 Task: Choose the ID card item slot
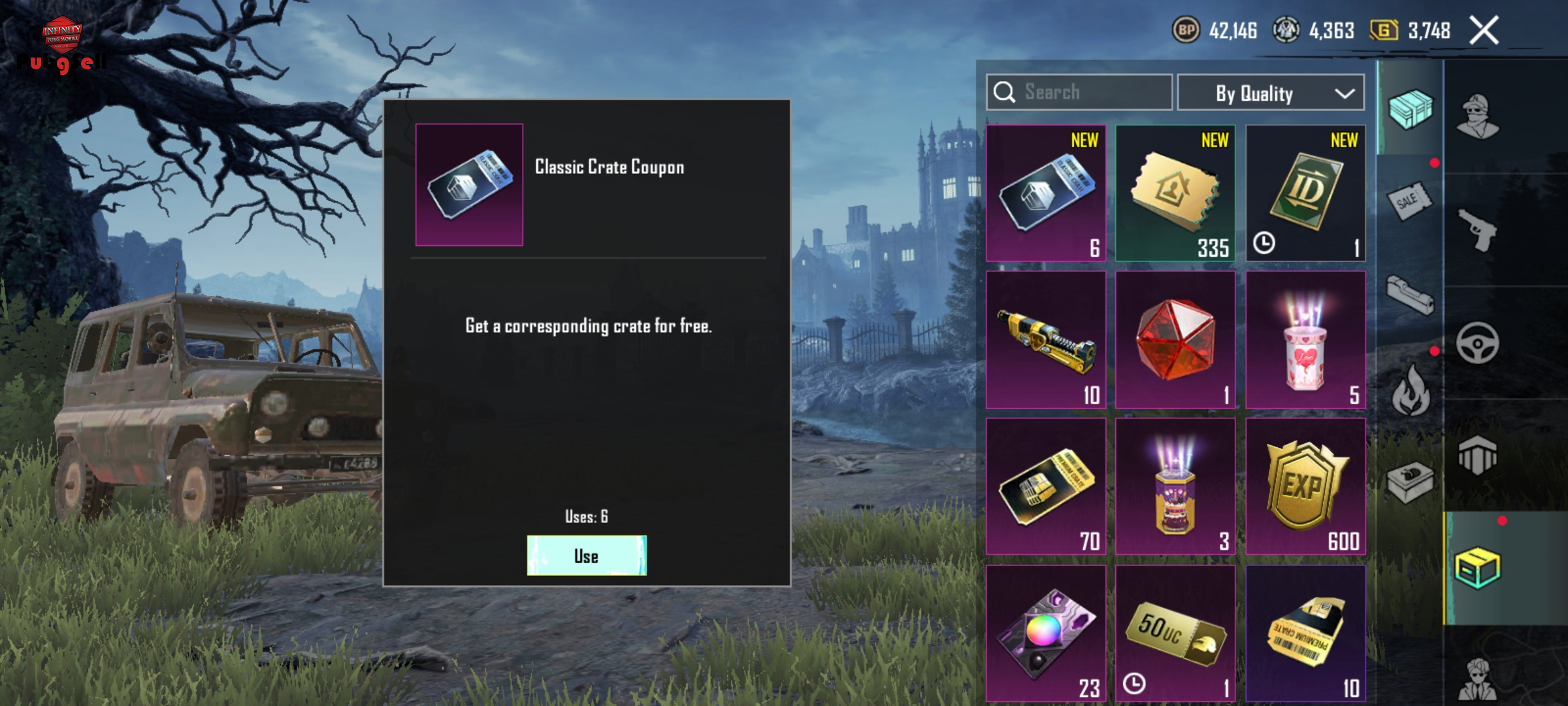coord(1305,193)
